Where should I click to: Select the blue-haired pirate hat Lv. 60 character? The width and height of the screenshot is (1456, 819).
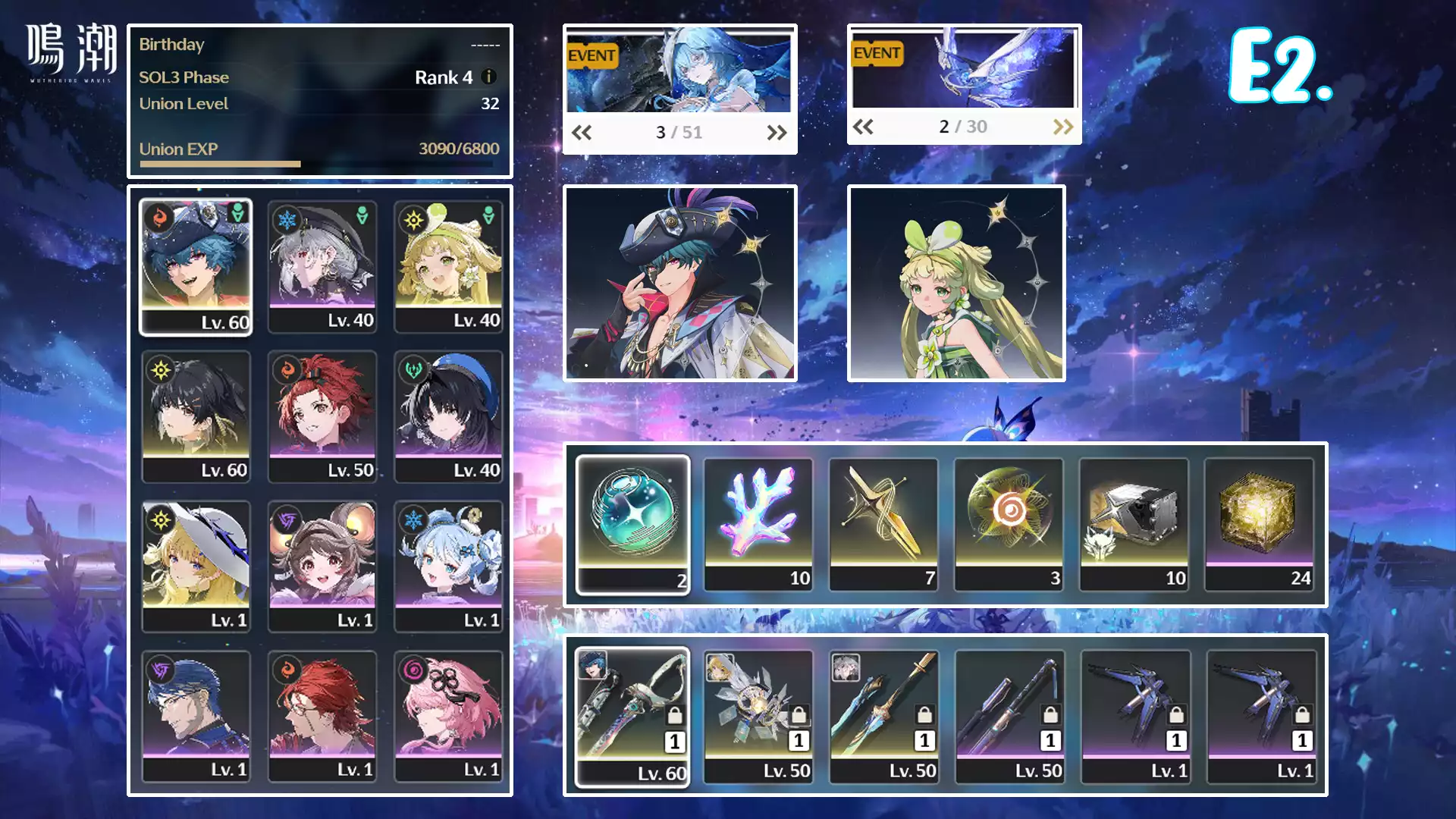196,266
